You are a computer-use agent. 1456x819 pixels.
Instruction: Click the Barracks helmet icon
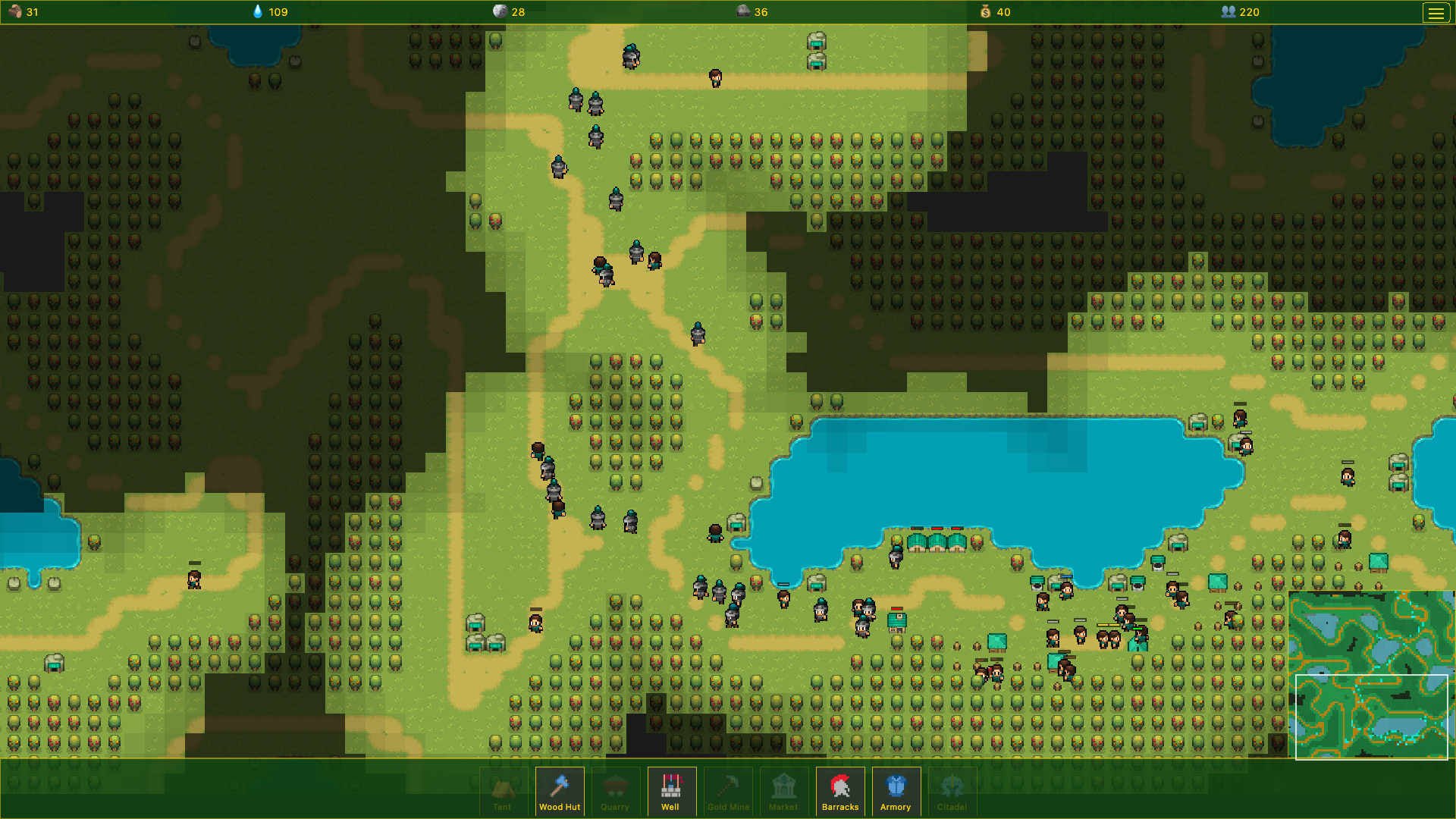point(839,785)
